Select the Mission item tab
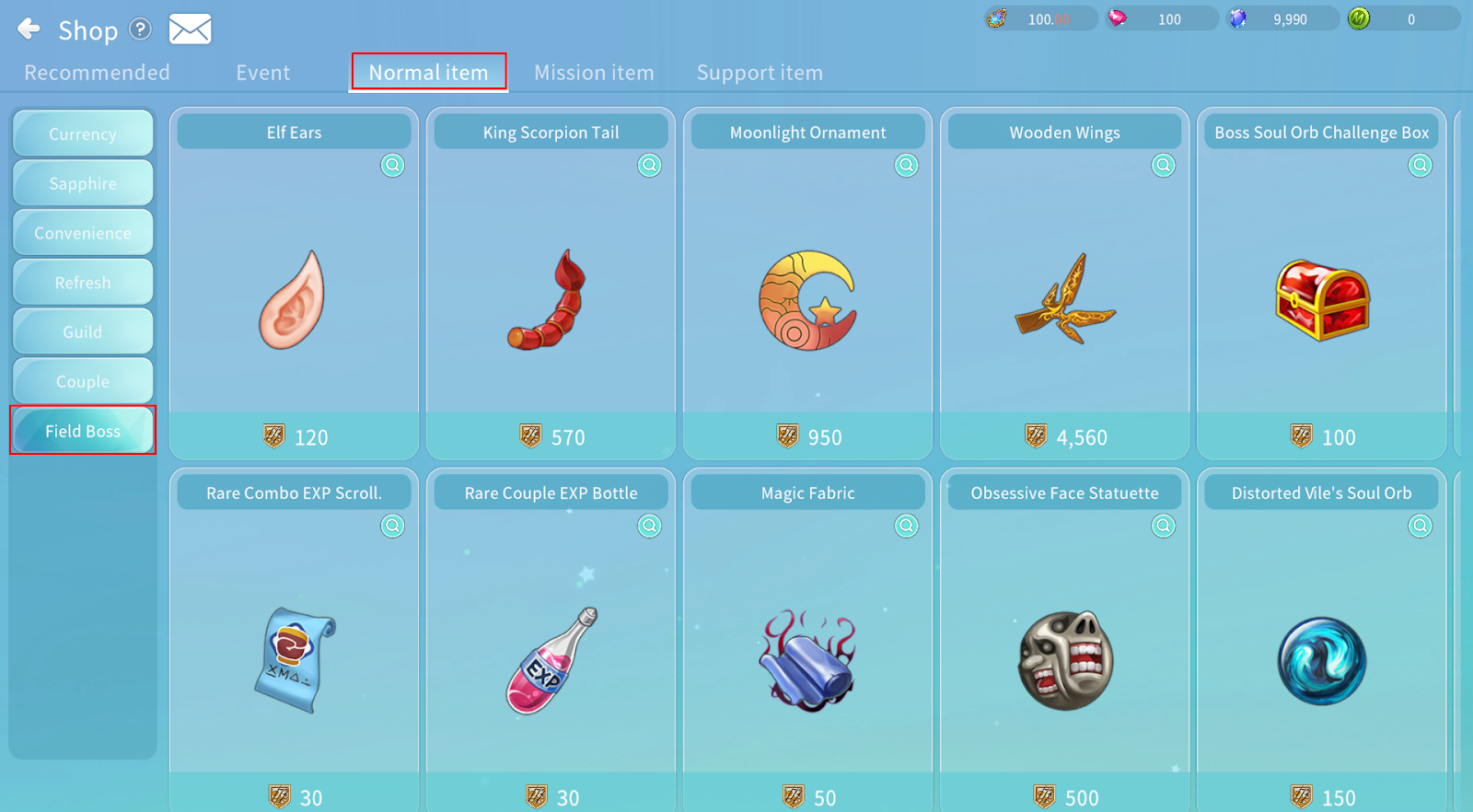 tap(594, 73)
